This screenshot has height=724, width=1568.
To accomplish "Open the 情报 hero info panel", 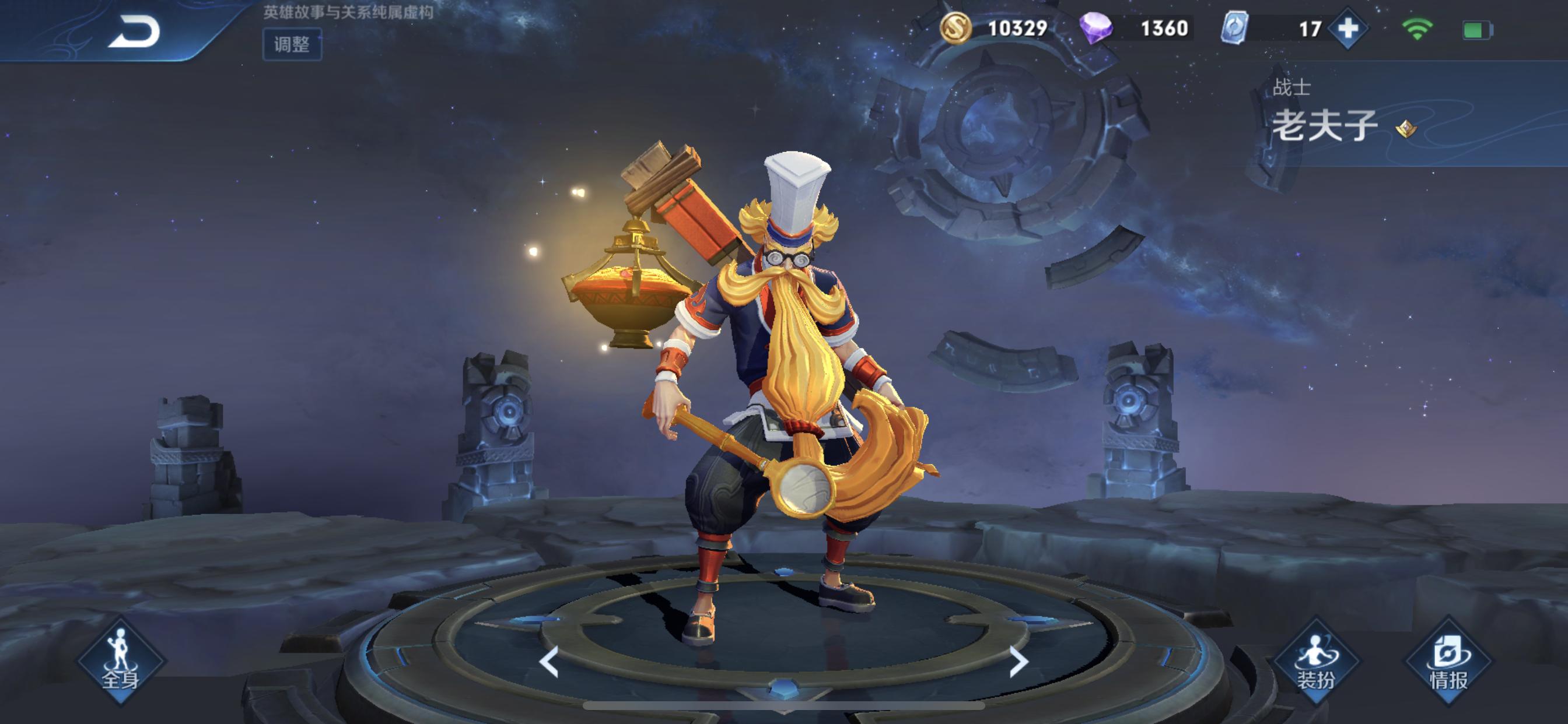I will coord(1448,661).
